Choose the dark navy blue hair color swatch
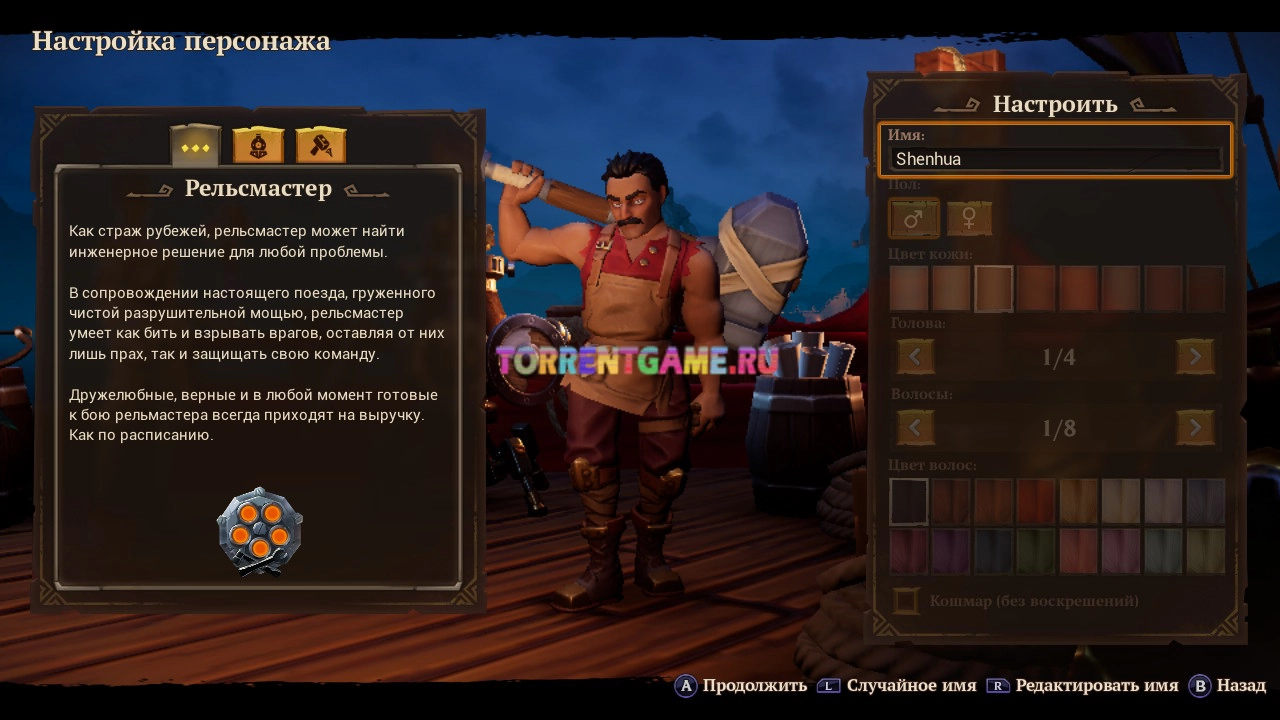Viewport: 1280px width, 720px height. [994, 551]
